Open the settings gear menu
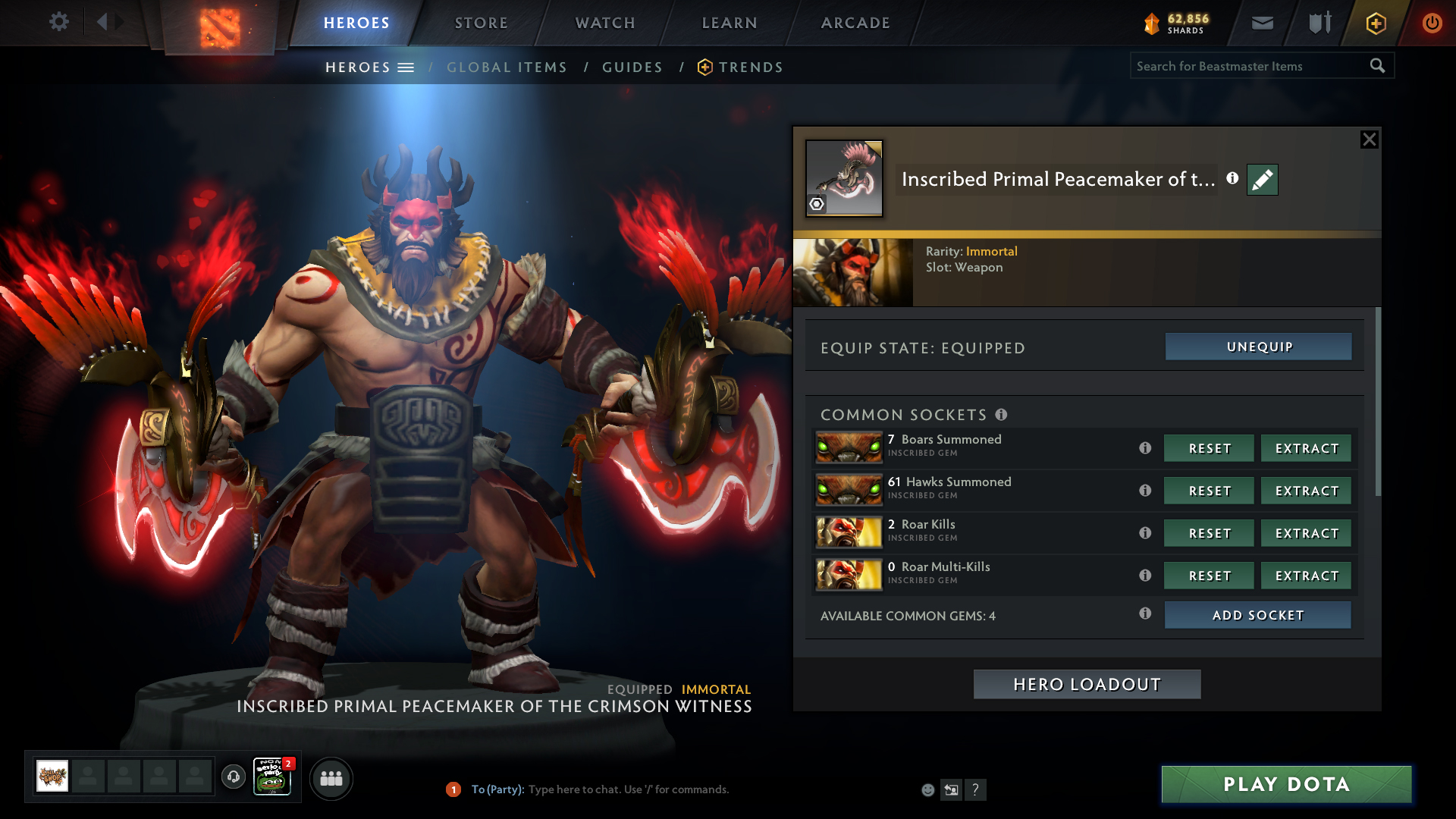 [59, 22]
